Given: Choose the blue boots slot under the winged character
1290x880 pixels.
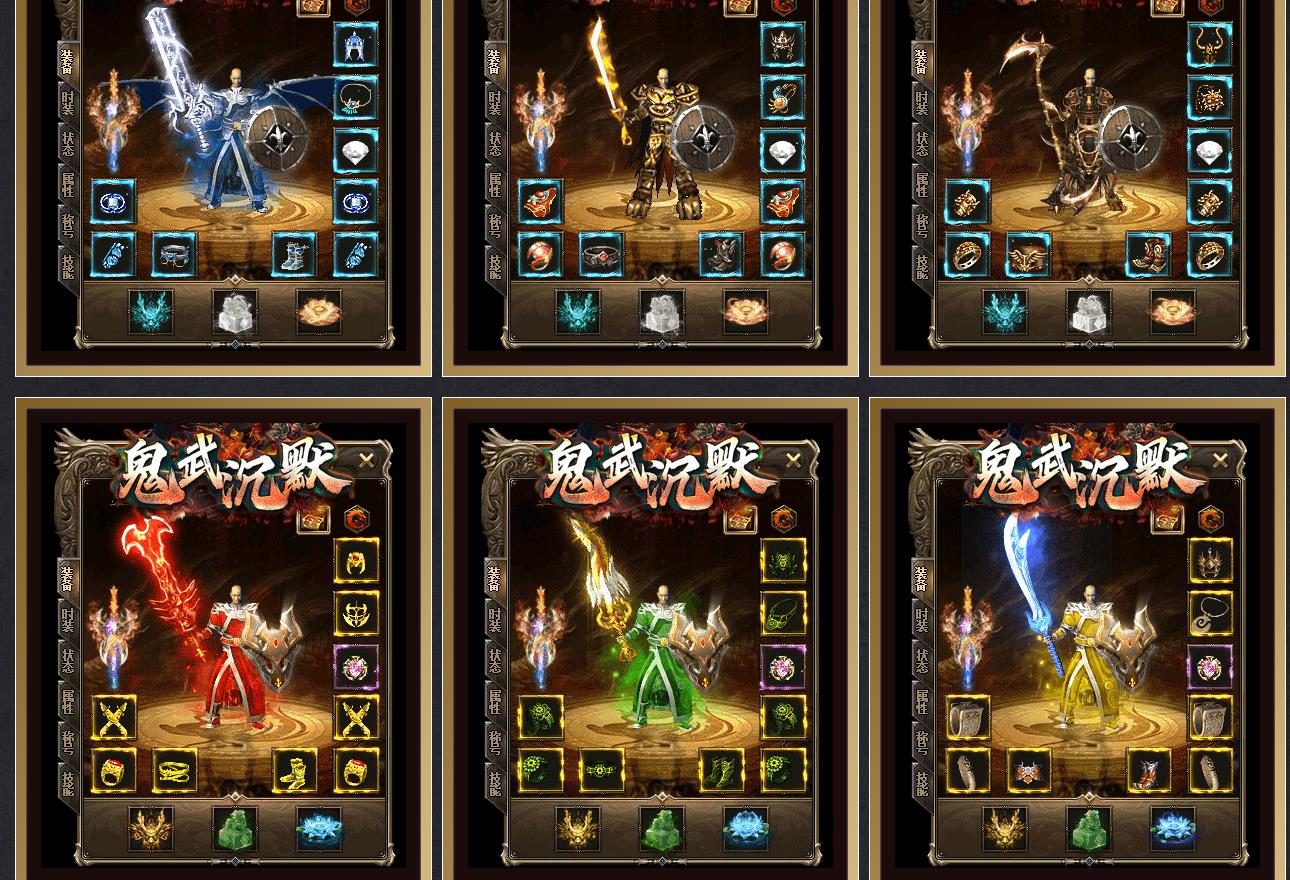Looking at the screenshot, I should (x=295, y=254).
